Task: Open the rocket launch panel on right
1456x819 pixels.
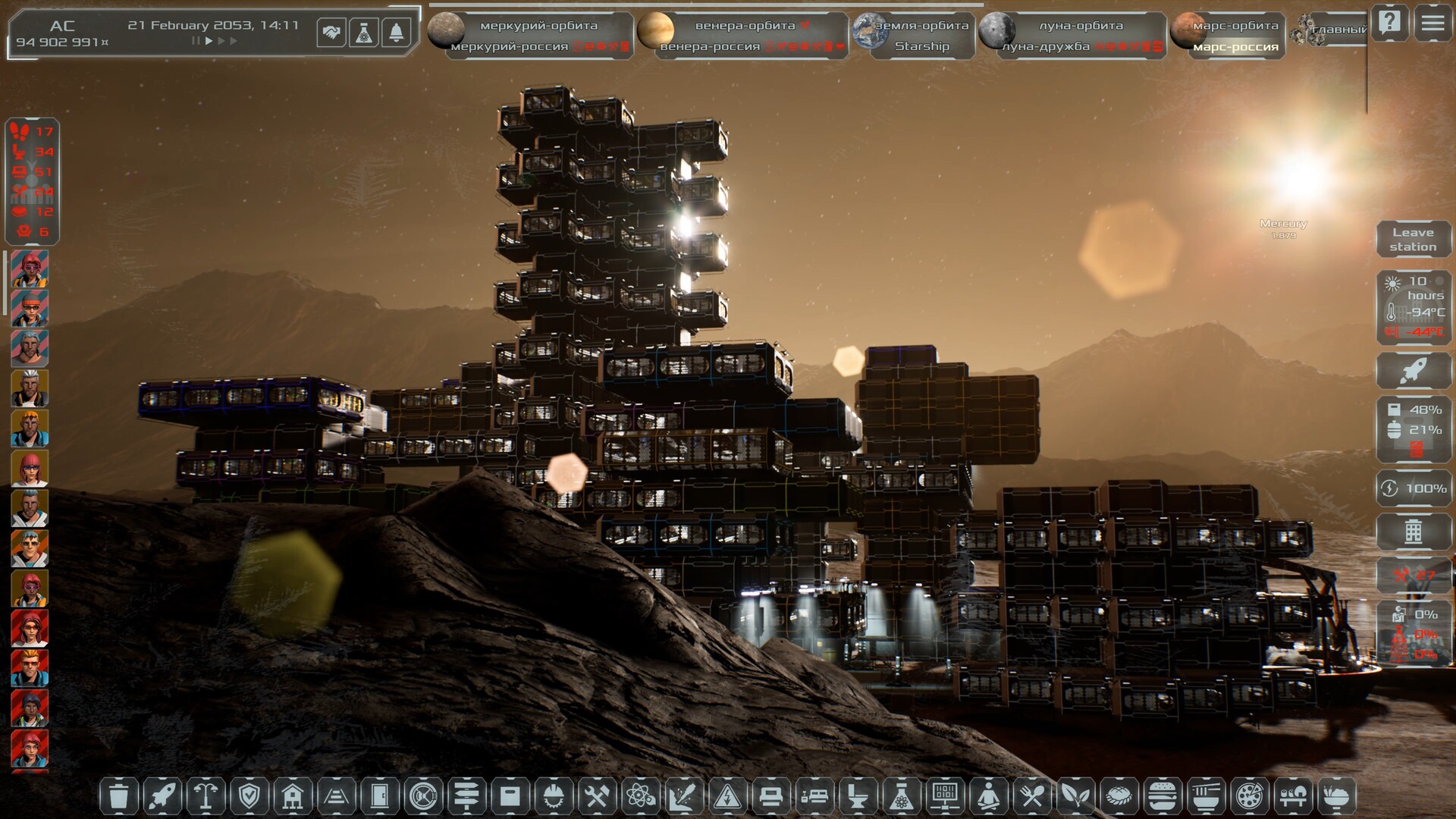Action: 1413,372
